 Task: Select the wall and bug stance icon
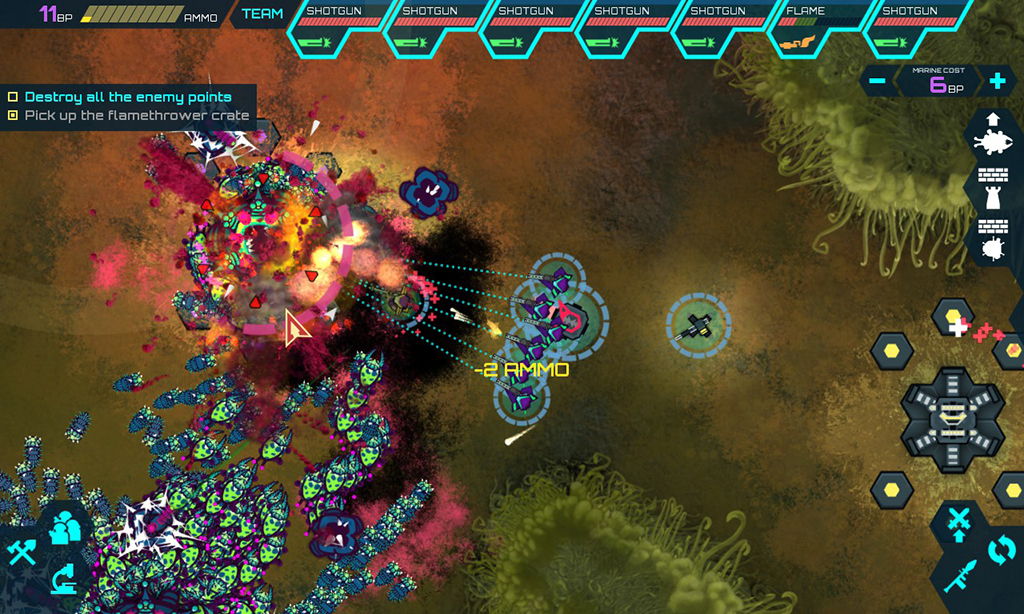pos(993,238)
